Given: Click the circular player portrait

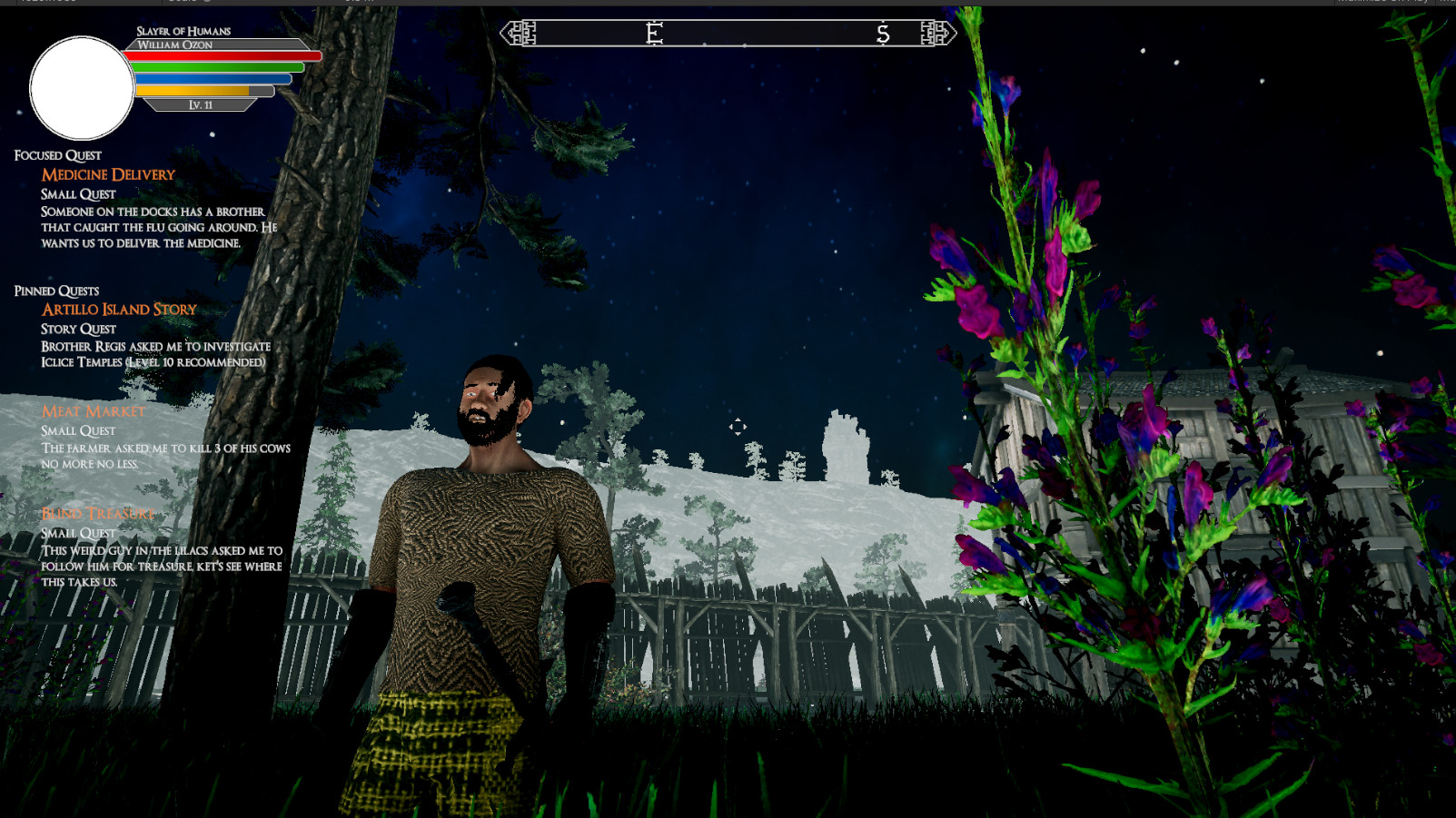Looking at the screenshot, I should tap(81, 84).
